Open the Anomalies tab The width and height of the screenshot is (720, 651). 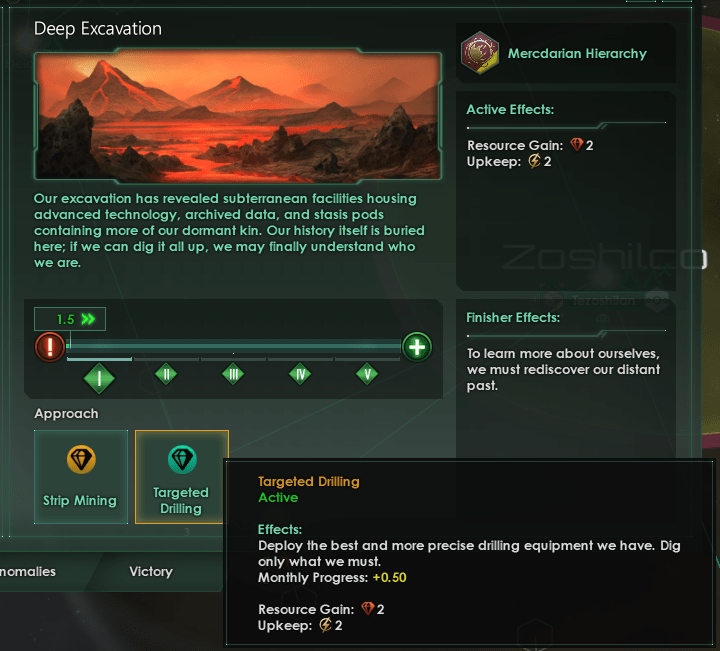28,572
